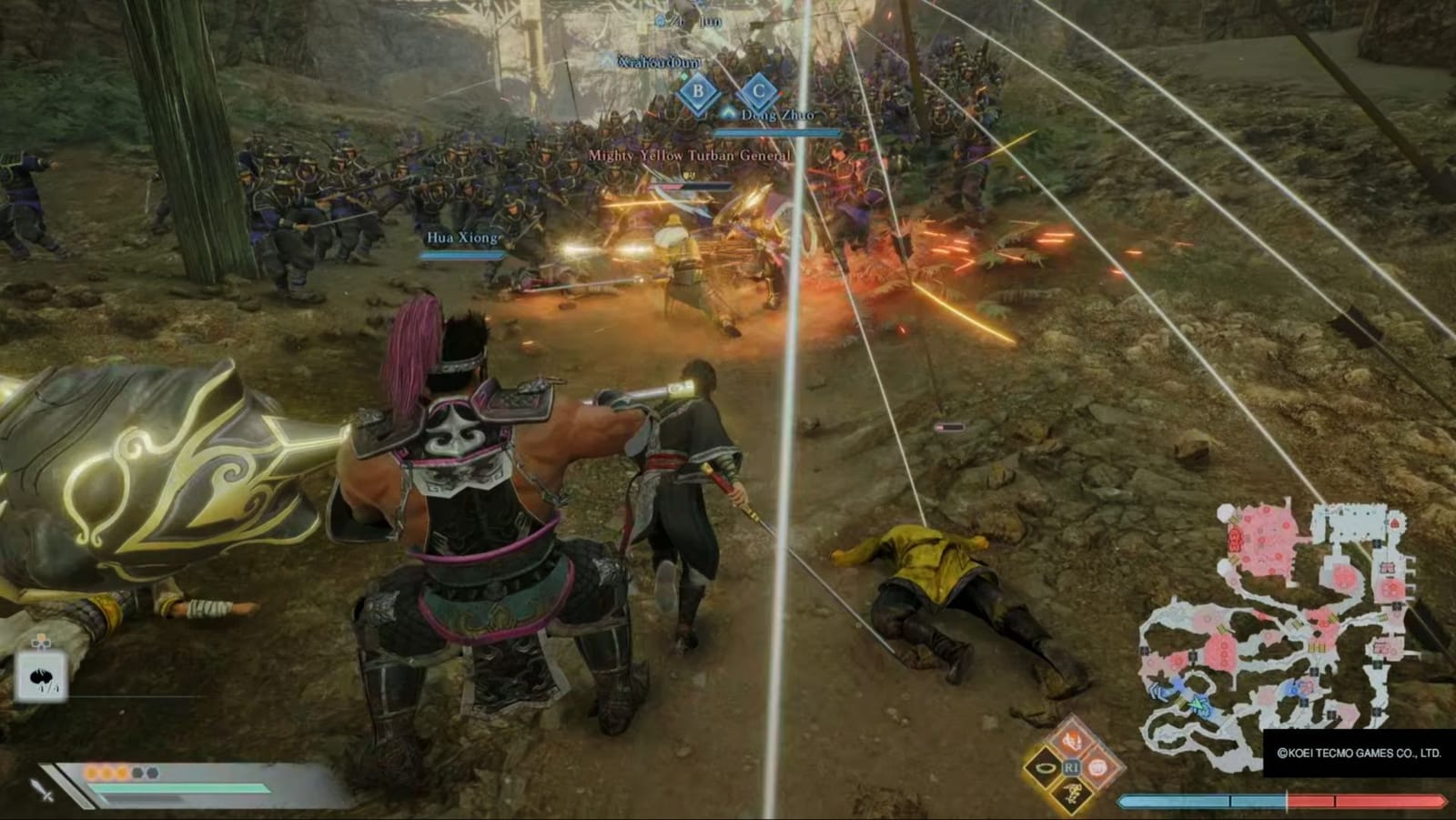Click the skull companion icon above the item box
This screenshot has width=1456, height=820.
click(x=41, y=643)
